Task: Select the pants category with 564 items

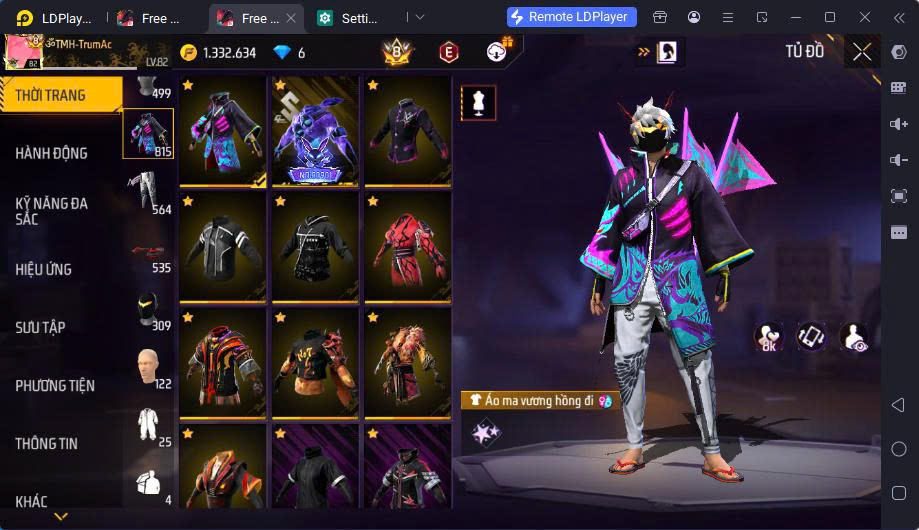Action: (148, 192)
